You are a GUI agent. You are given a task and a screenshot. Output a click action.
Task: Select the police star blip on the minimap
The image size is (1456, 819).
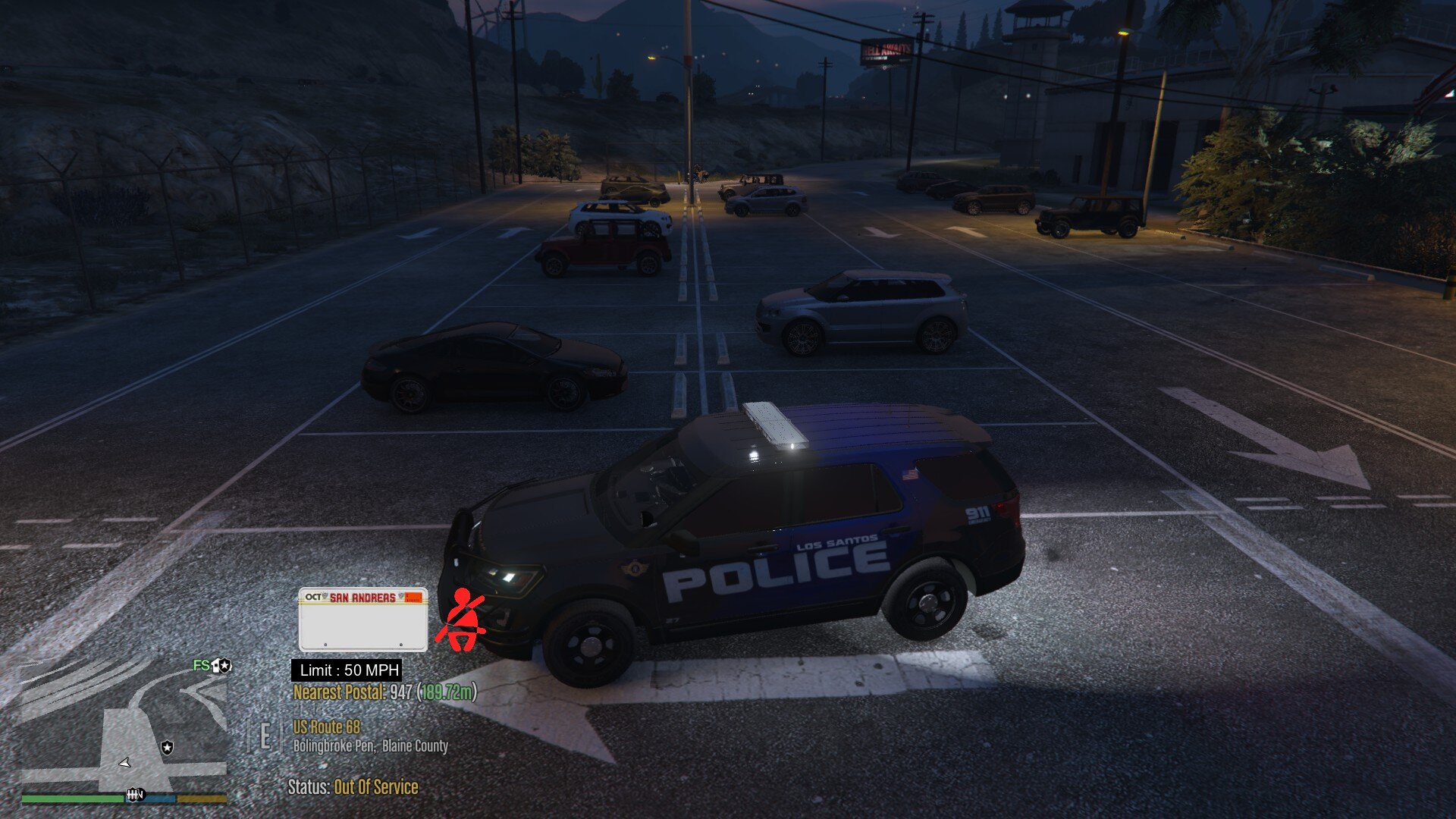167,748
